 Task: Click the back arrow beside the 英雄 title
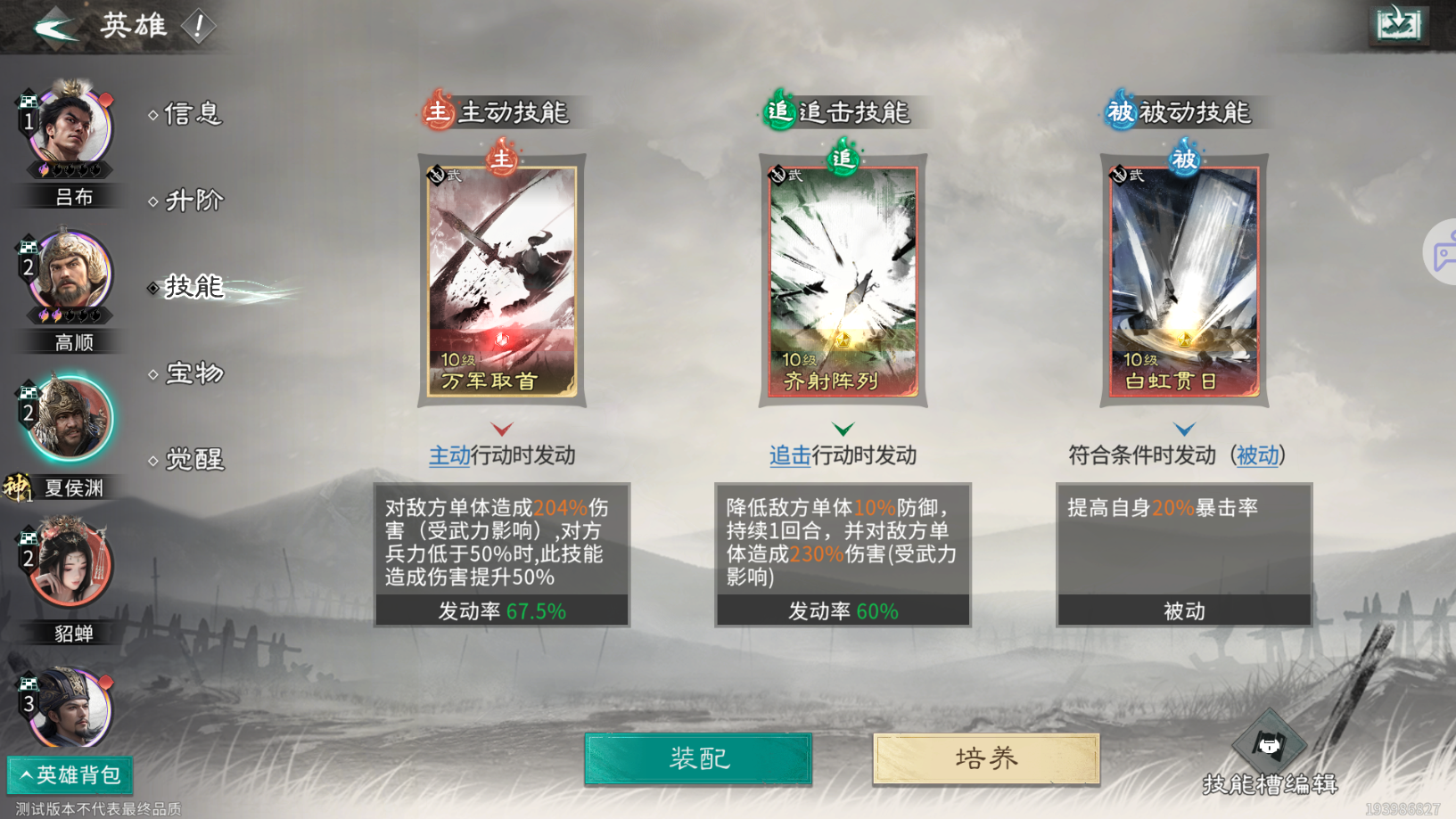pyautogui.click(x=55, y=27)
